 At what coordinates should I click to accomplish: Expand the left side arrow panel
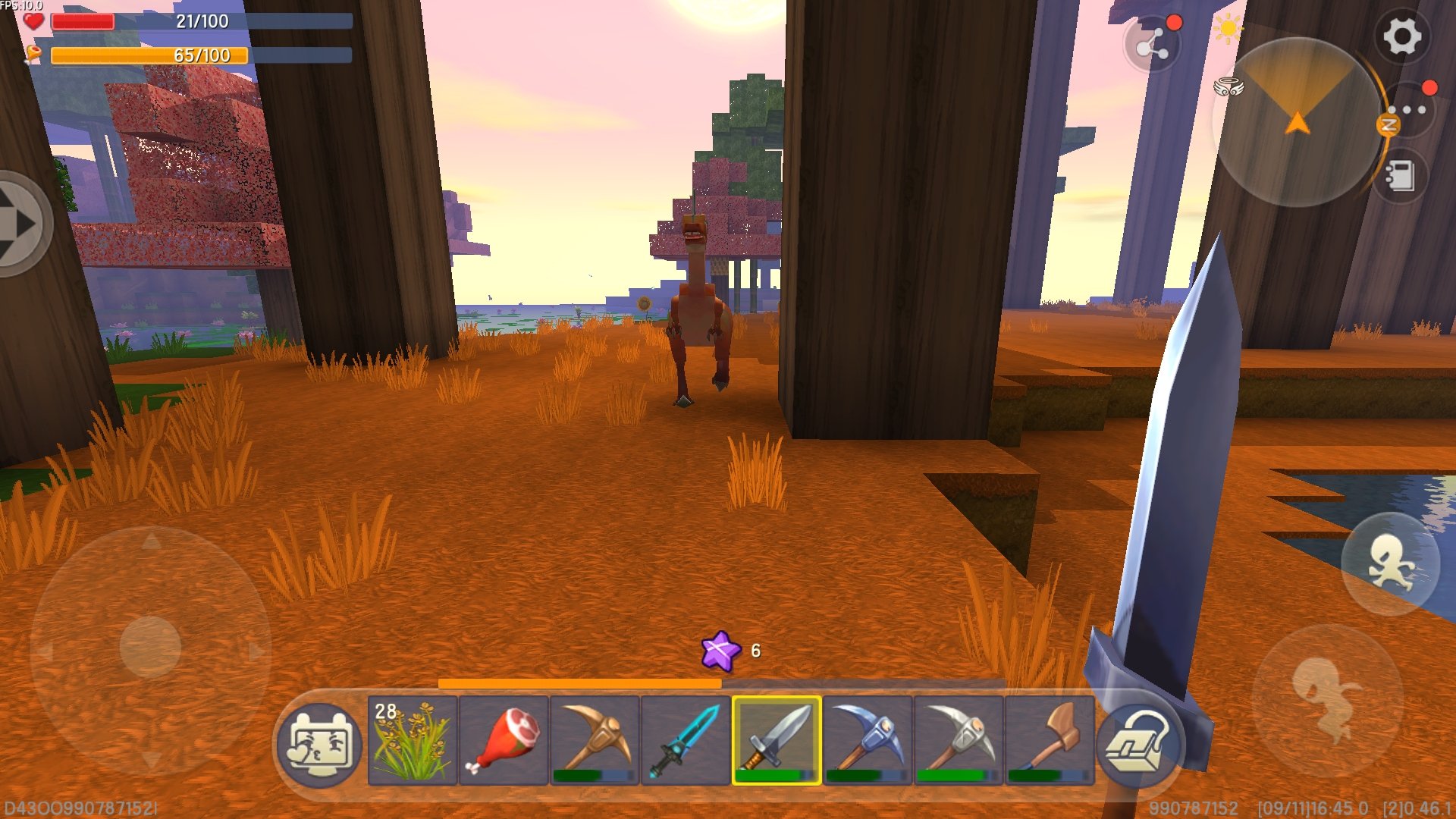[x=21, y=224]
